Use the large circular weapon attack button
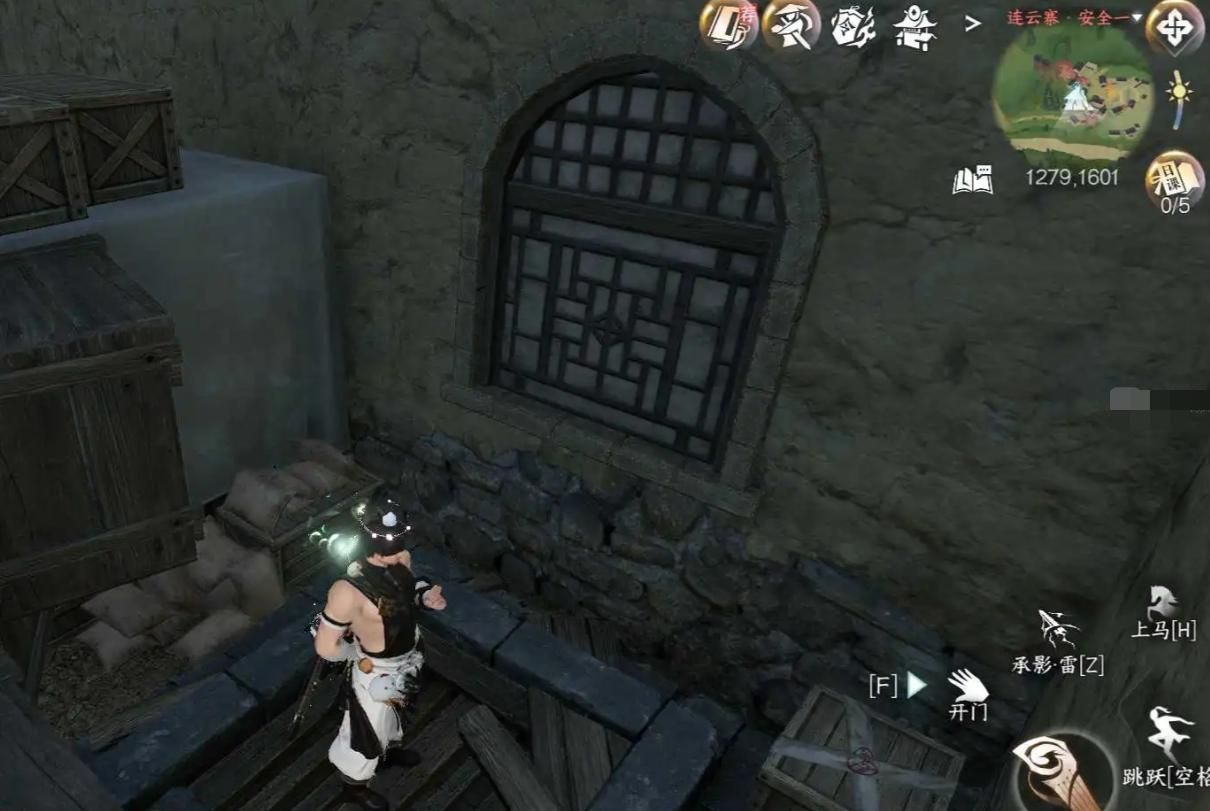1210x811 pixels. click(x=1062, y=776)
